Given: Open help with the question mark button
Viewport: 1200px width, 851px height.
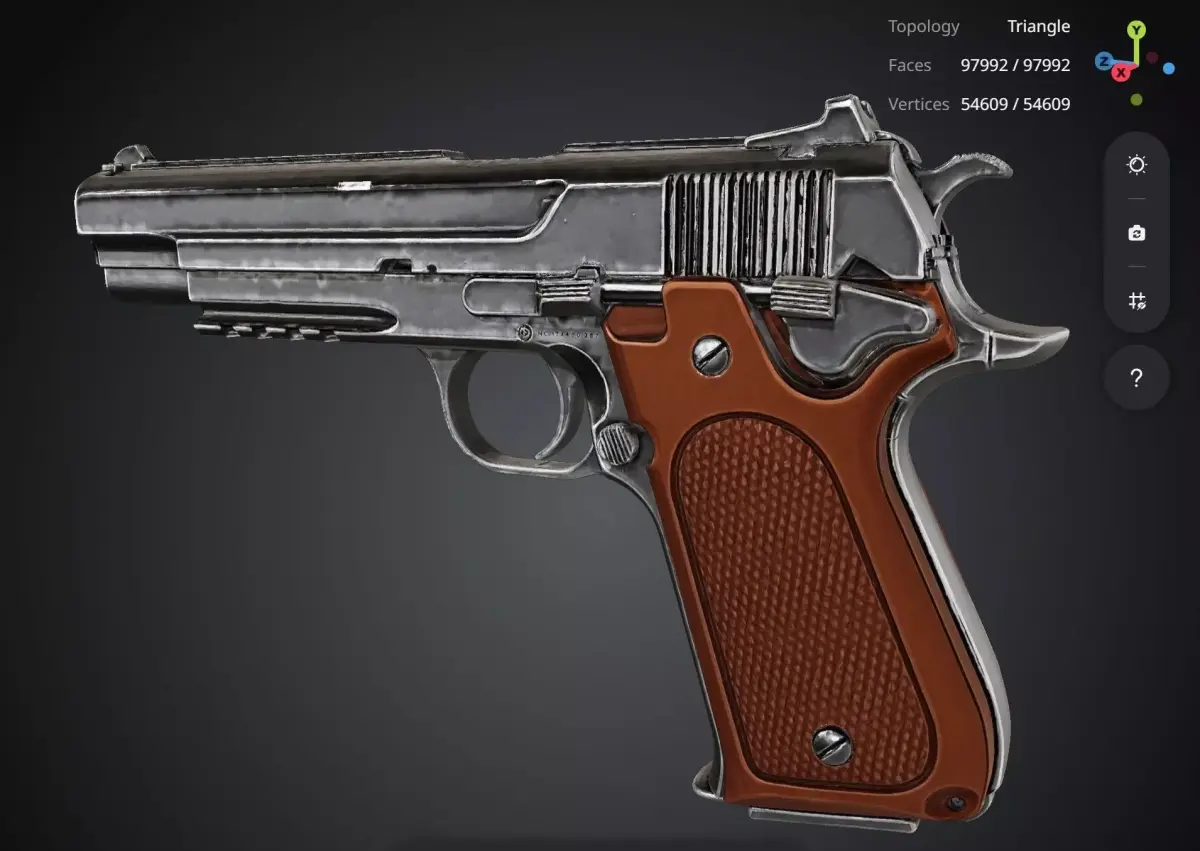Looking at the screenshot, I should (x=1136, y=378).
